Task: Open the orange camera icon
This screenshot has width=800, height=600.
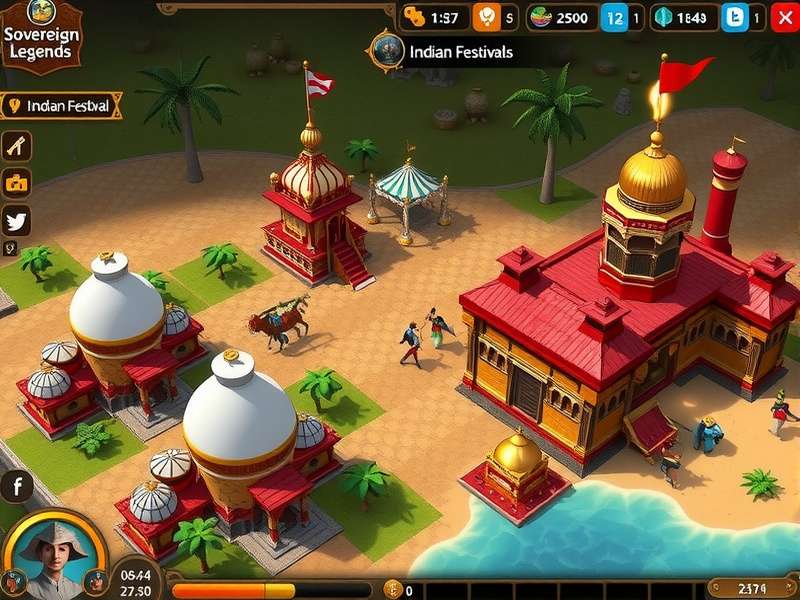Action: (x=17, y=183)
